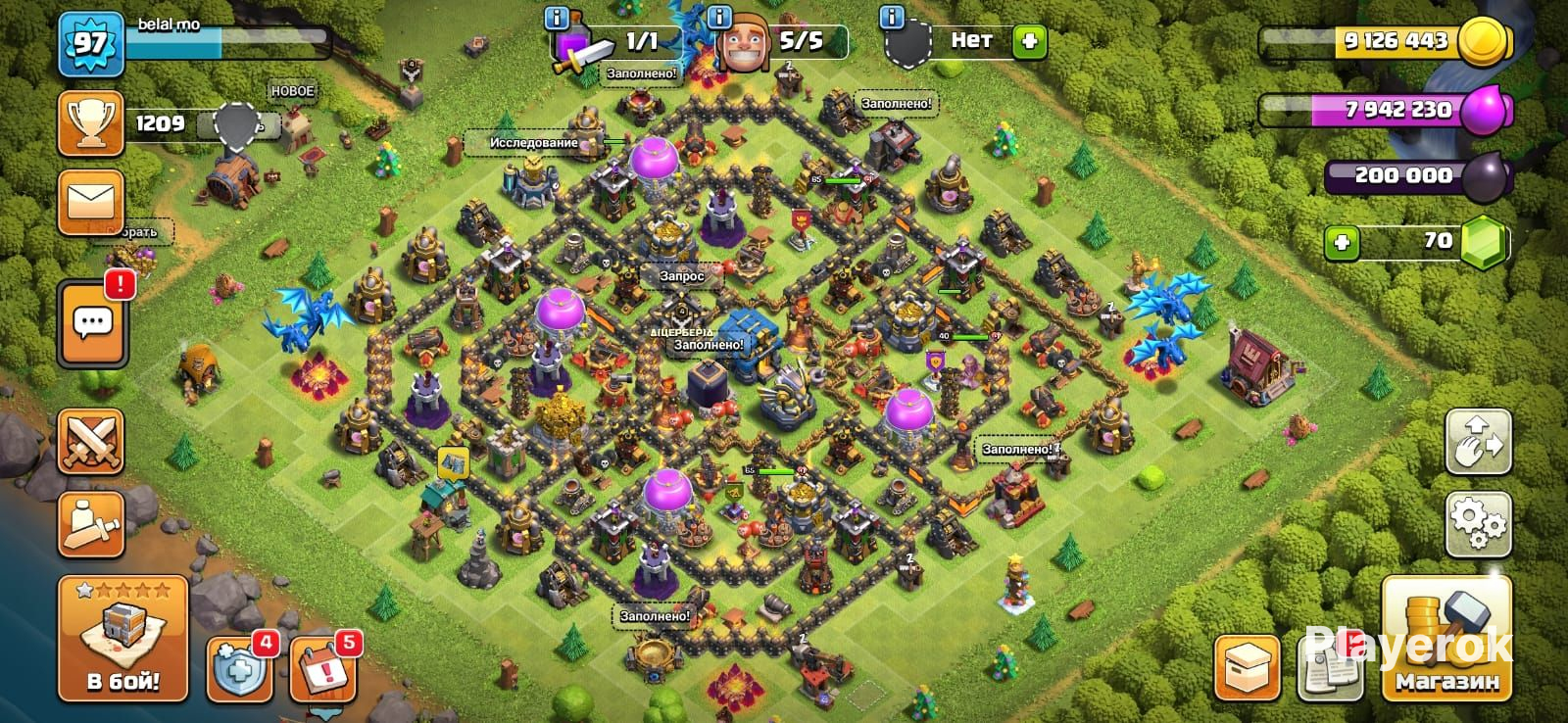Start an attack with the В бой! button
Screen dimensions: 1568x723
click(x=122, y=639)
